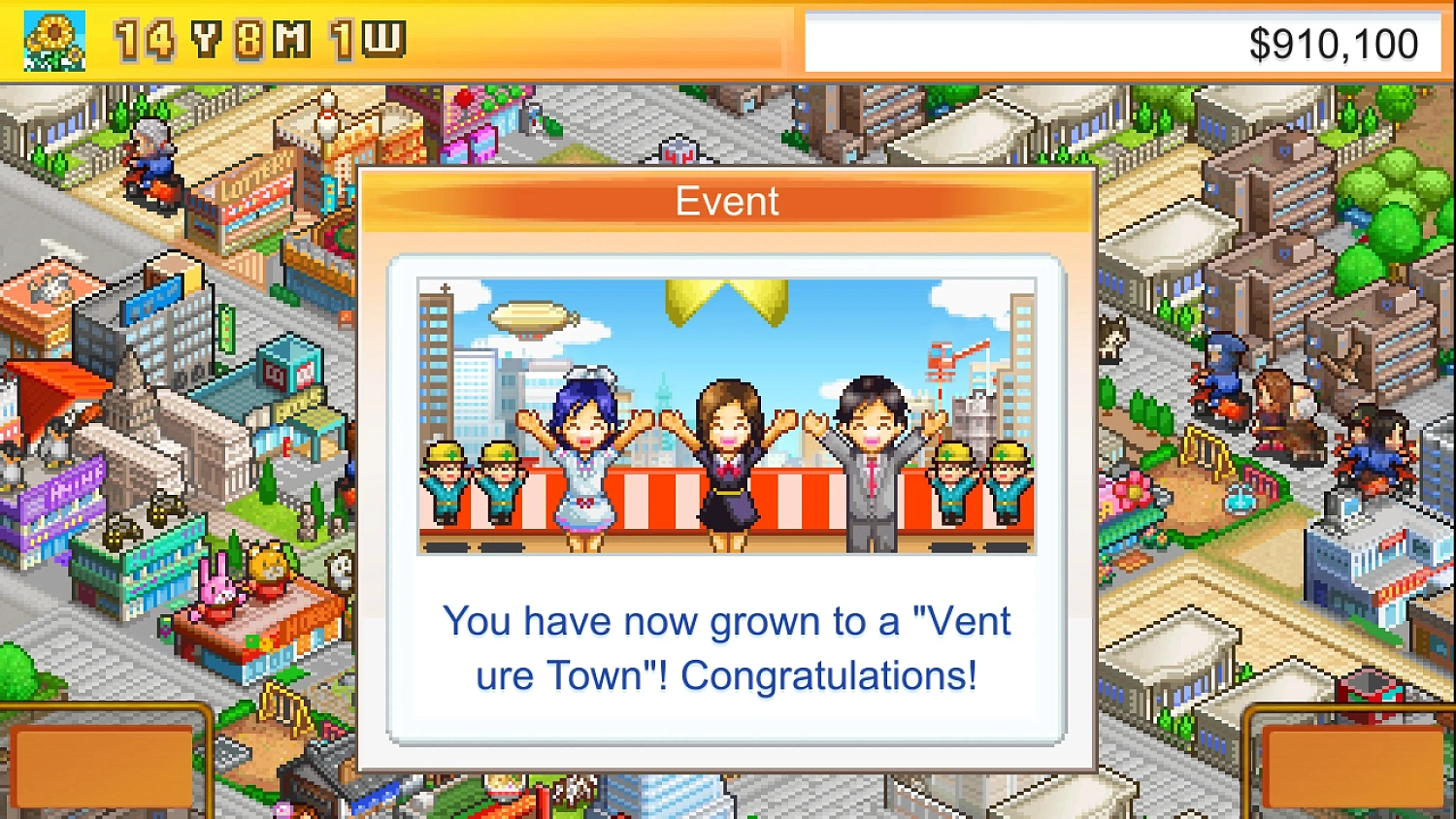The height and width of the screenshot is (819, 1456).
Task: Click the sunflower emblem in the top bar
Action: click(55, 41)
